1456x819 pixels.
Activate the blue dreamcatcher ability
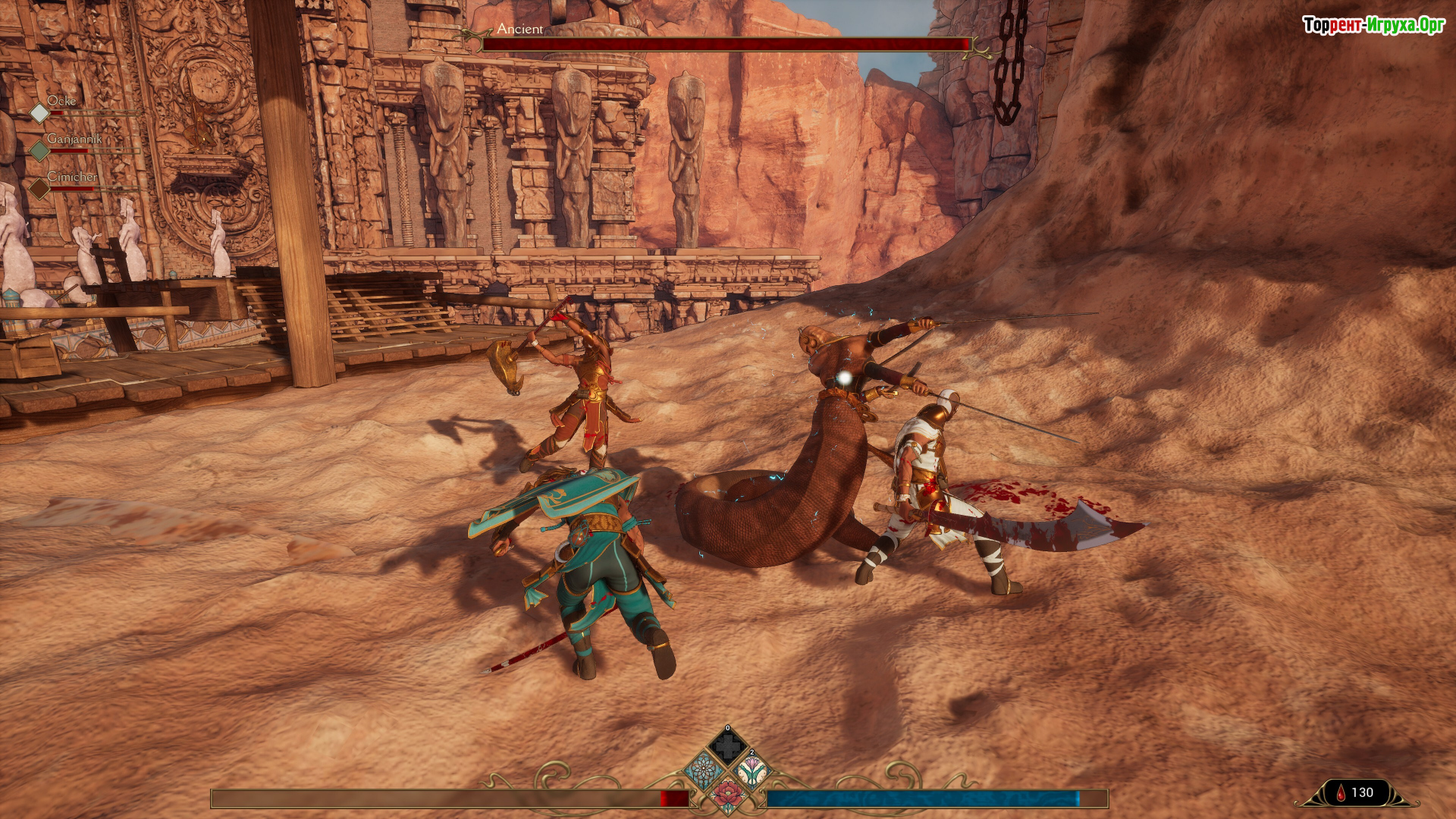[x=703, y=771]
